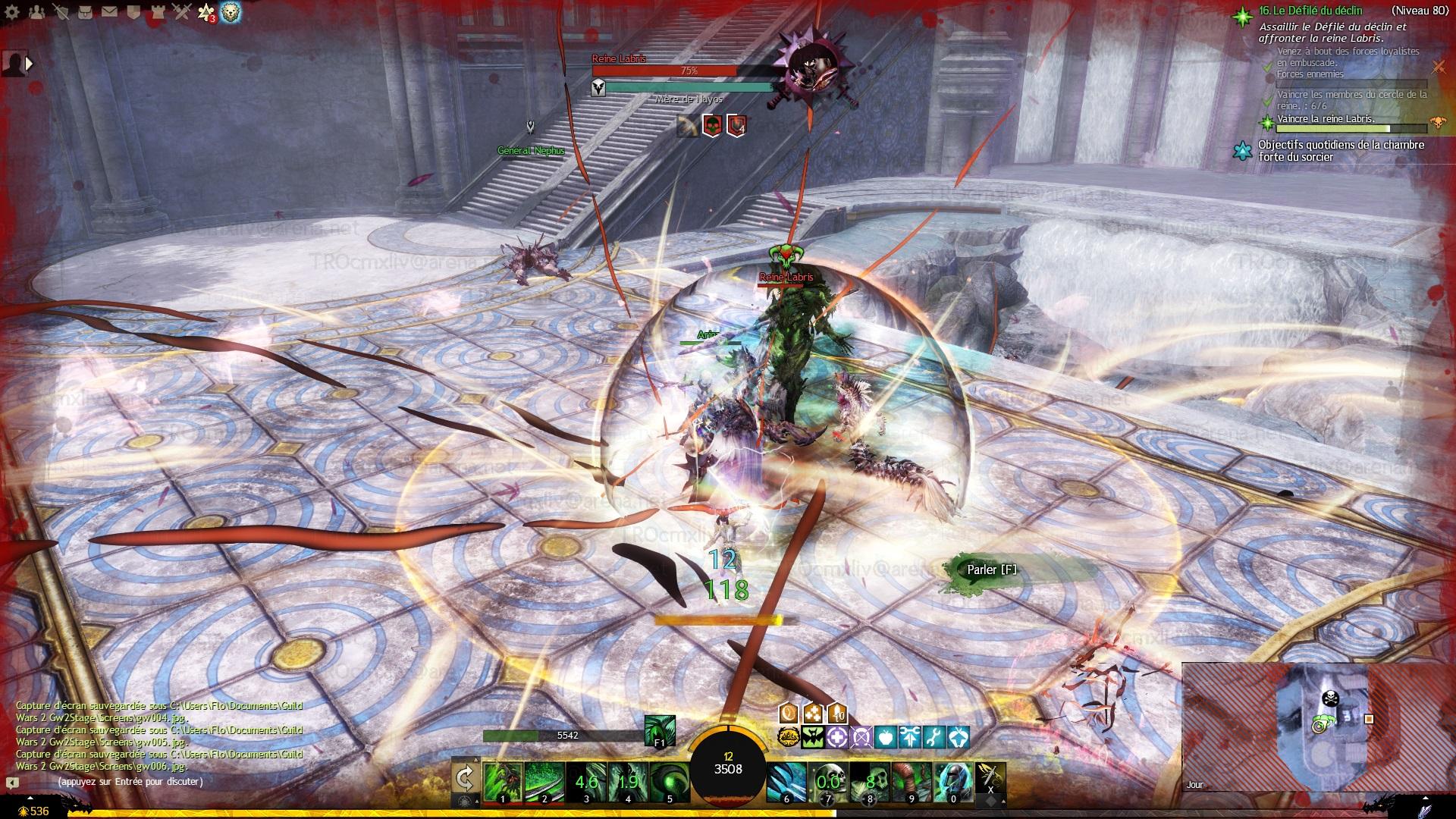Open the Wizard's Vault icon with 3 badge
This screenshot has height=819, width=1456.
click(x=206, y=11)
